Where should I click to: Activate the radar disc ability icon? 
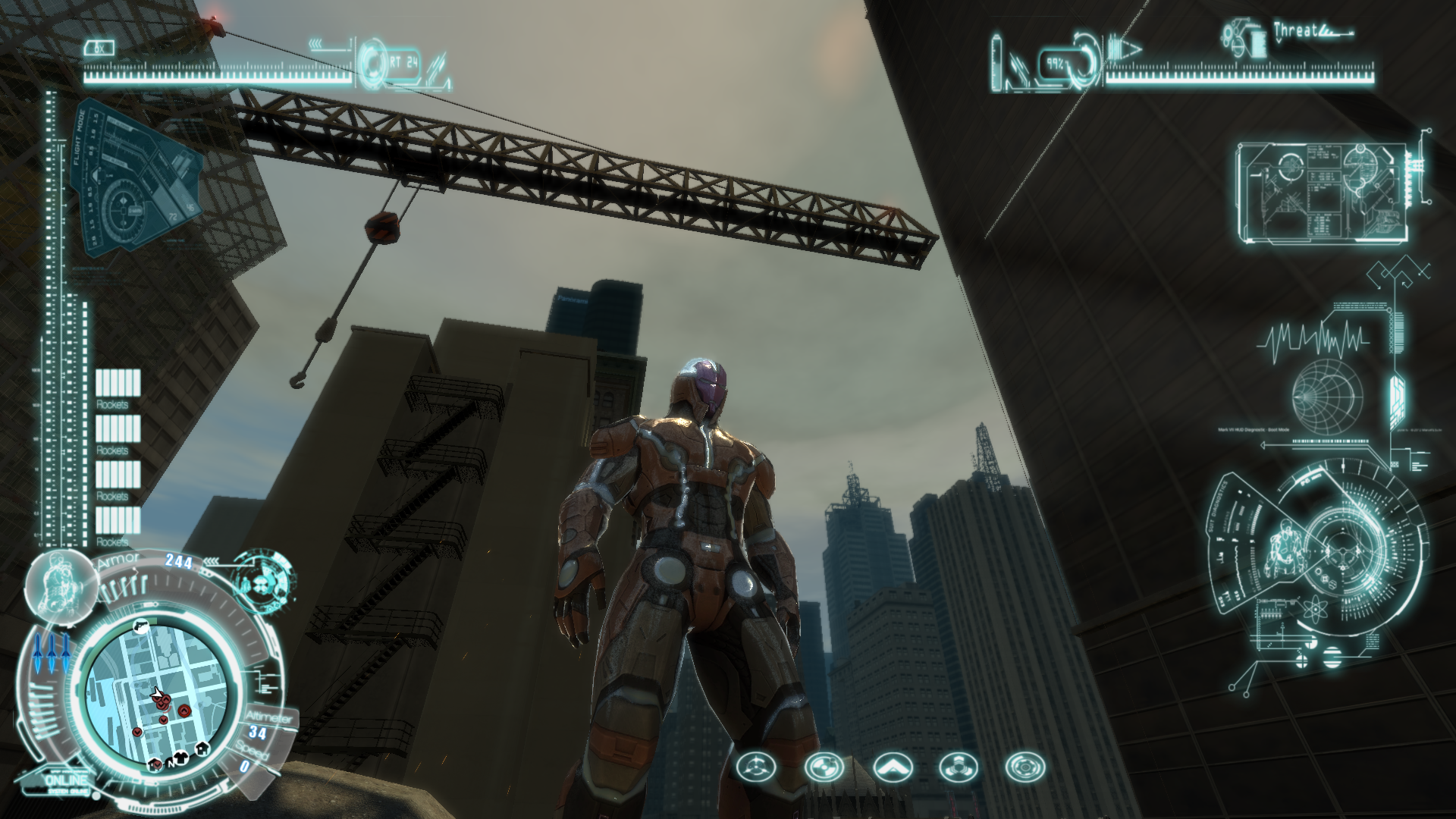click(x=824, y=767)
